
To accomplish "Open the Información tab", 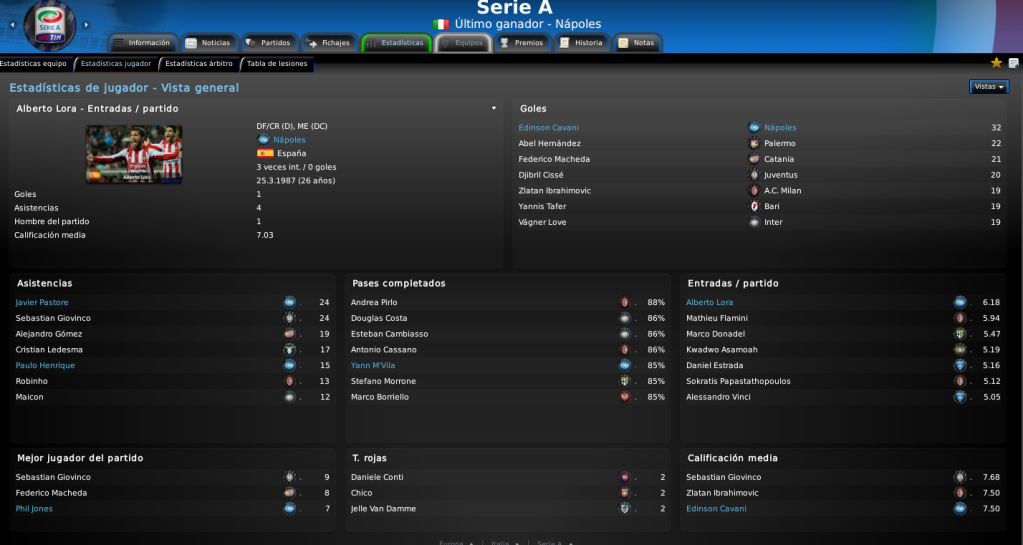I will click(x=142, y=43).
